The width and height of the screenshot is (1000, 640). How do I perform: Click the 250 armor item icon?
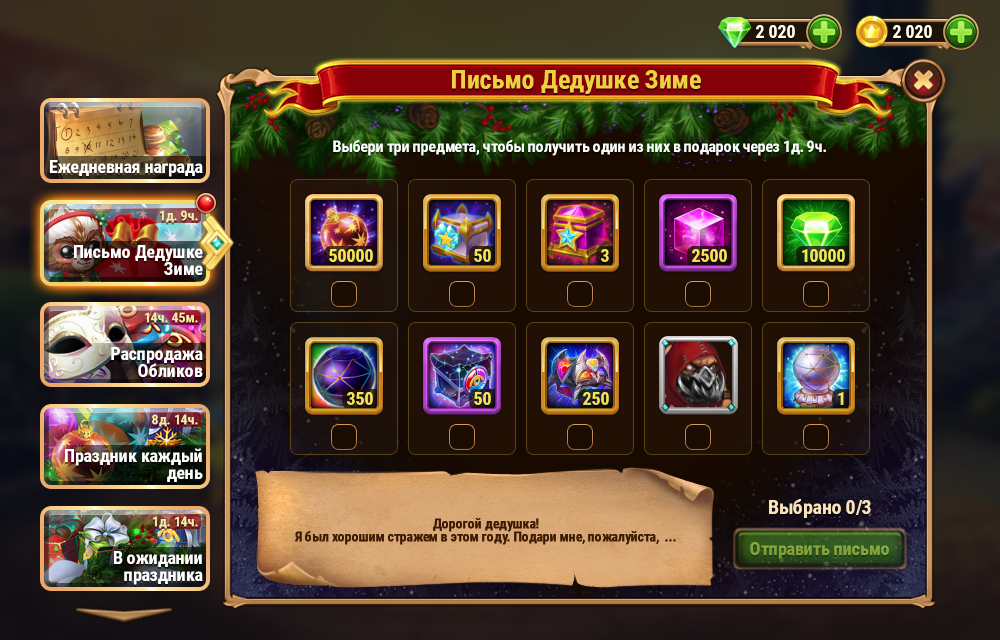pyautogui.click(x=580, y=375)
